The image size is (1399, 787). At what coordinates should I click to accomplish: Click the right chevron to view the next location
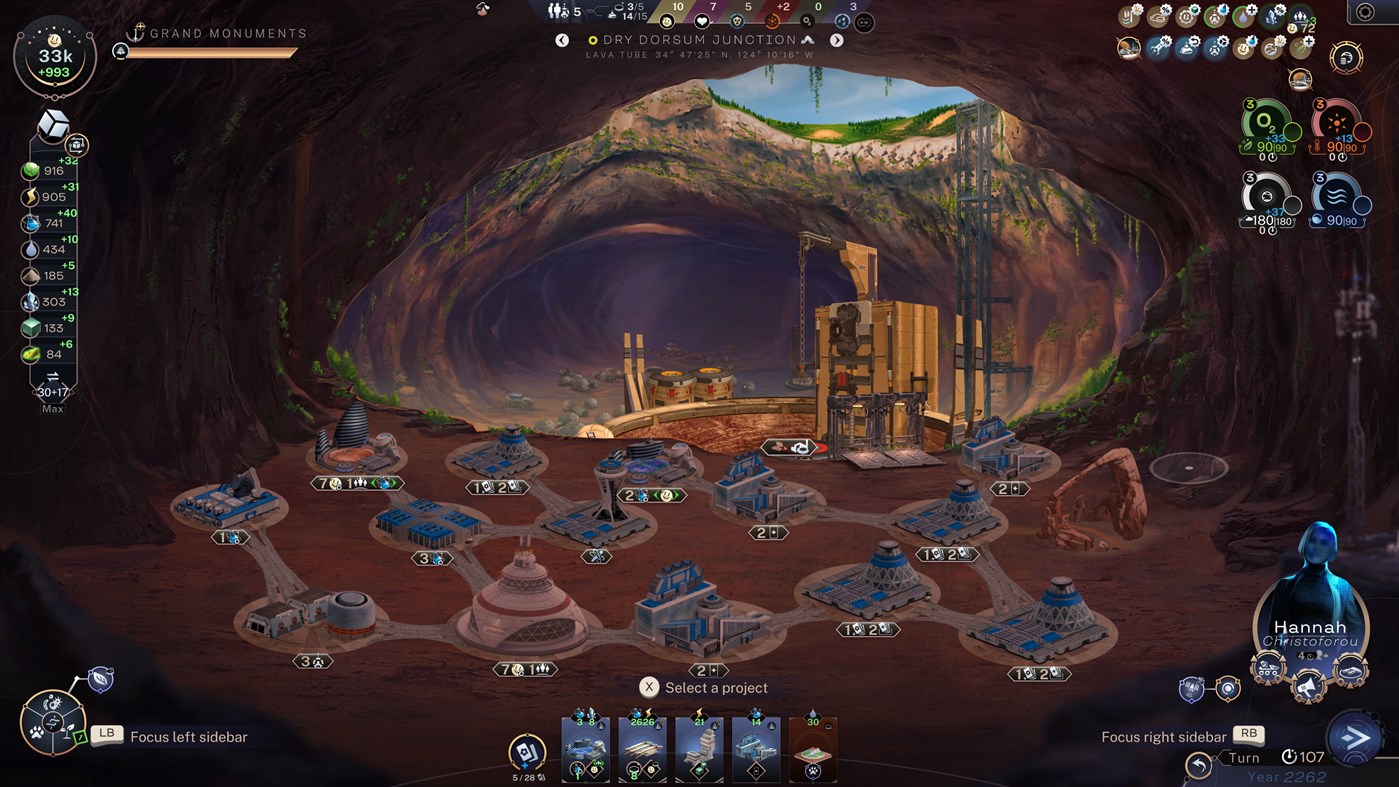pos(837,39)
